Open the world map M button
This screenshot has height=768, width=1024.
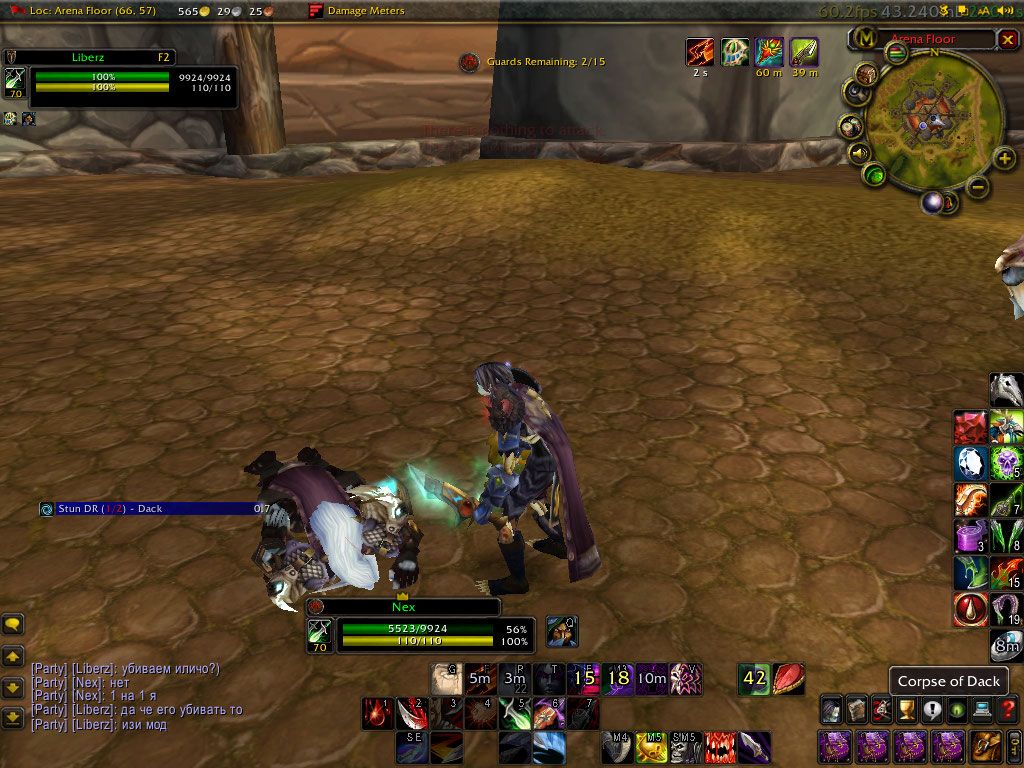click(x=862, y=39)
